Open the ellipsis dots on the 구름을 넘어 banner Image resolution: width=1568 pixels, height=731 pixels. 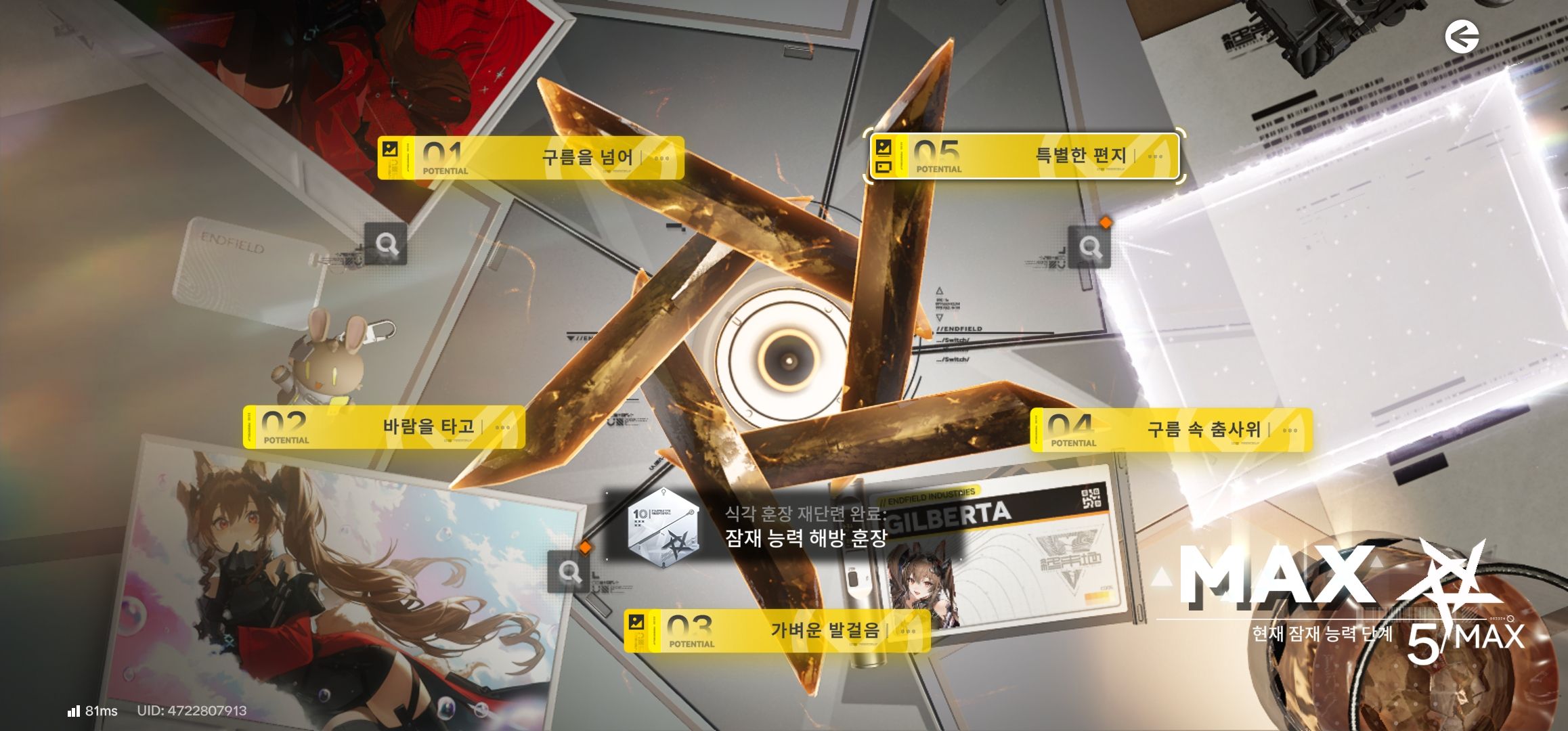661,158
